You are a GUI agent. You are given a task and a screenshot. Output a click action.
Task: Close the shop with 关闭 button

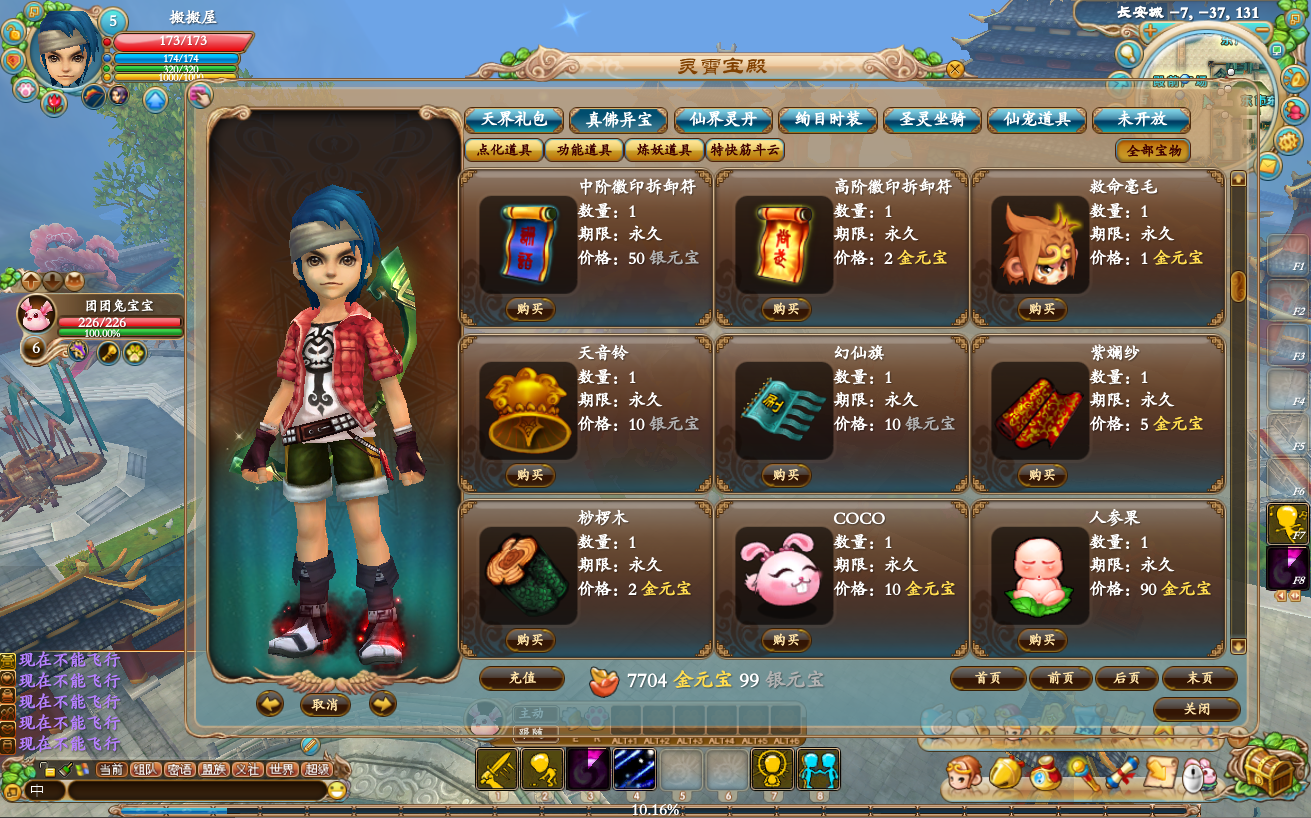click(1196, 709)
